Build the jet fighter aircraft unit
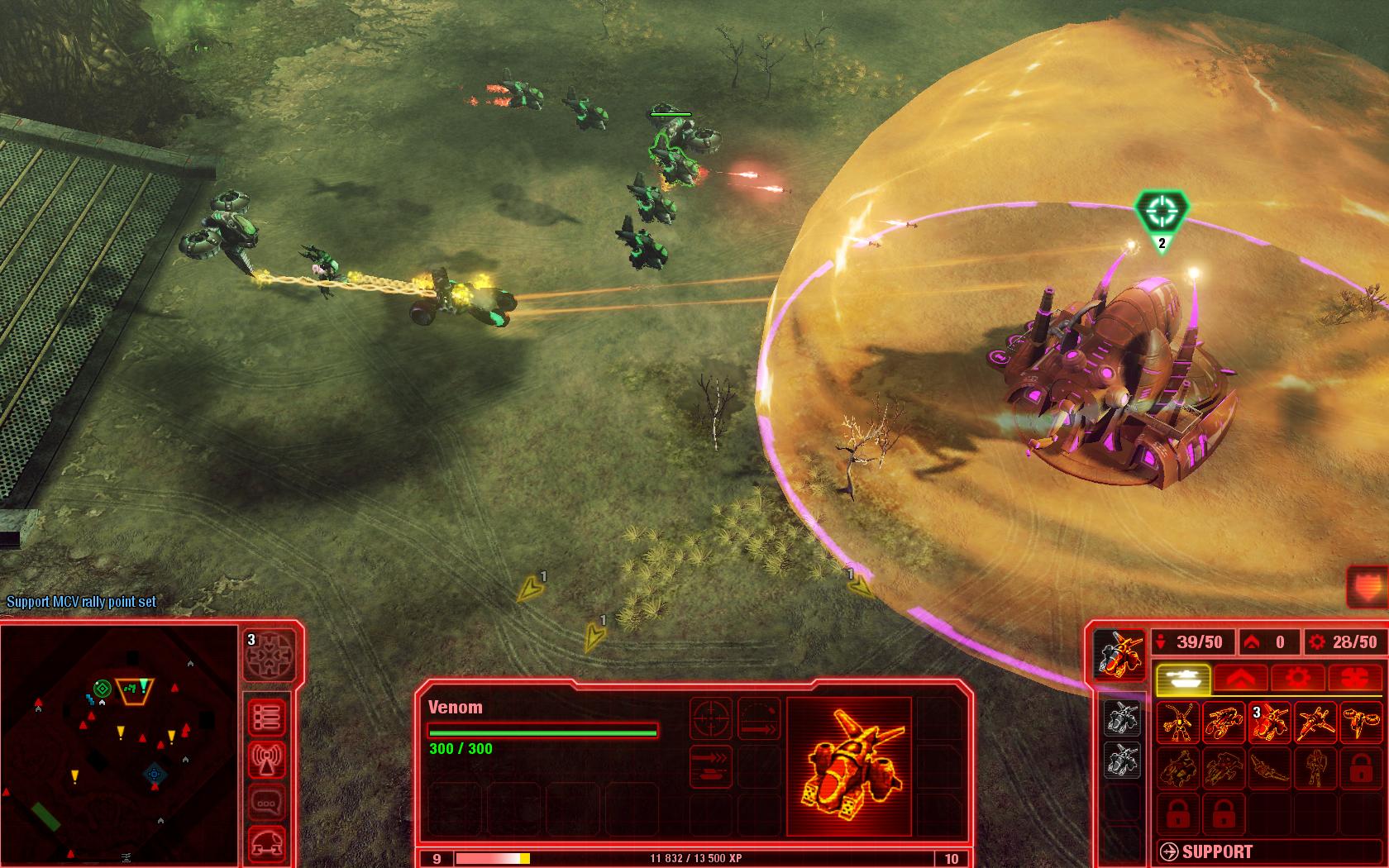The height and width of the screenshot is (868, 1389). coord(1315,723)
